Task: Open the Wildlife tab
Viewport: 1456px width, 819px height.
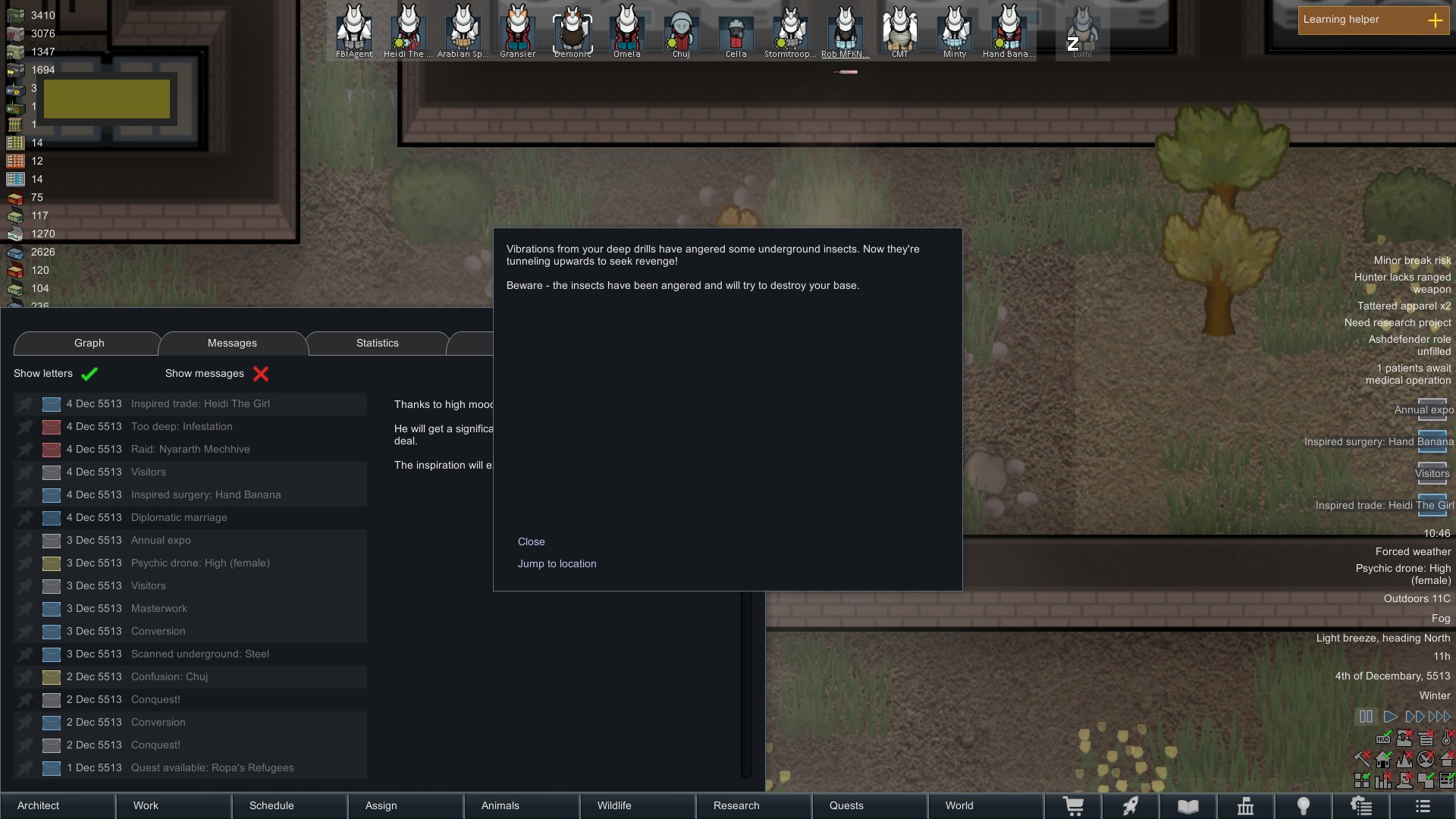Action: click(x=613, y=805)
